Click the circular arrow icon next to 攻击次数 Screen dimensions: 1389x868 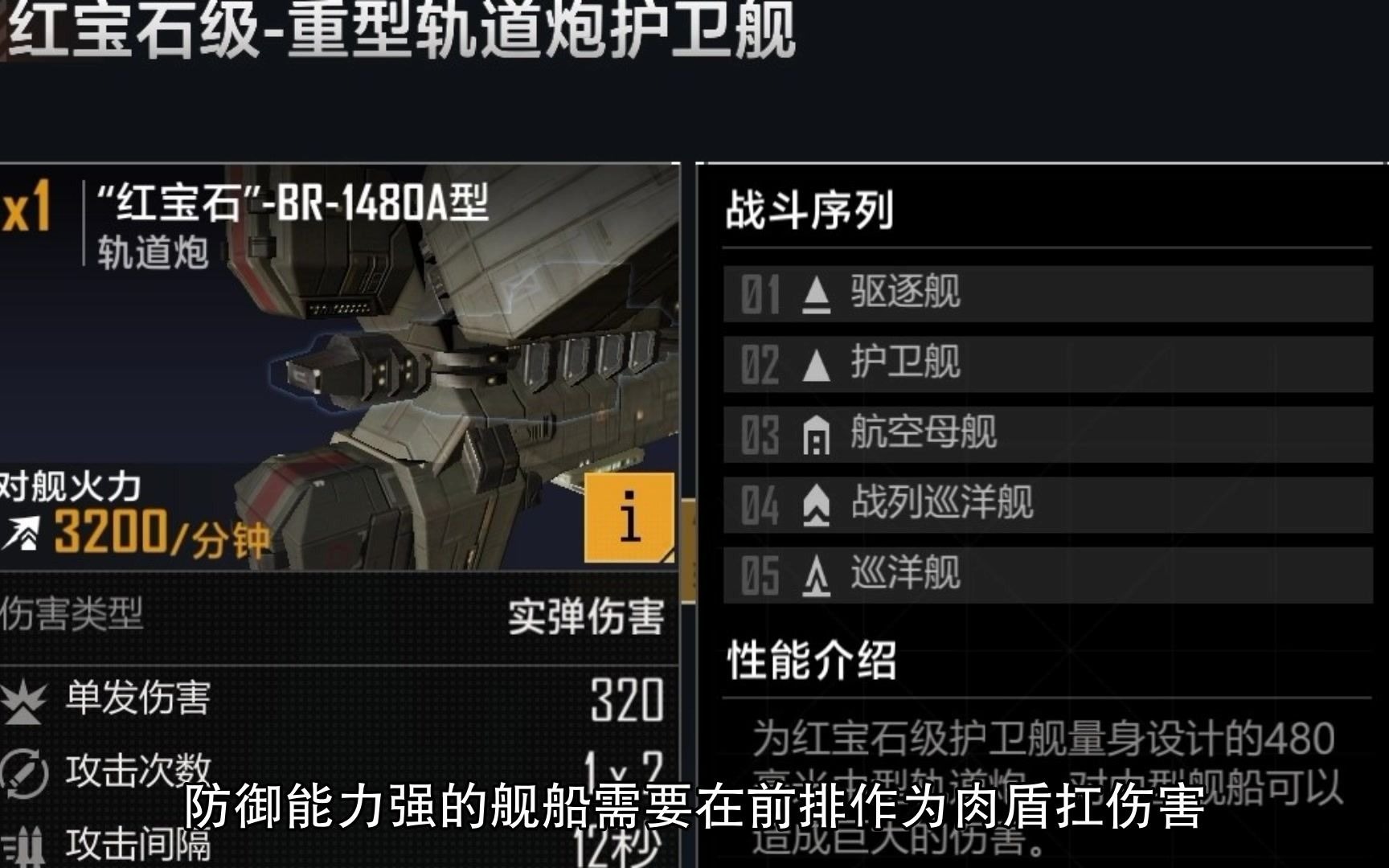(x=24, y=772)
